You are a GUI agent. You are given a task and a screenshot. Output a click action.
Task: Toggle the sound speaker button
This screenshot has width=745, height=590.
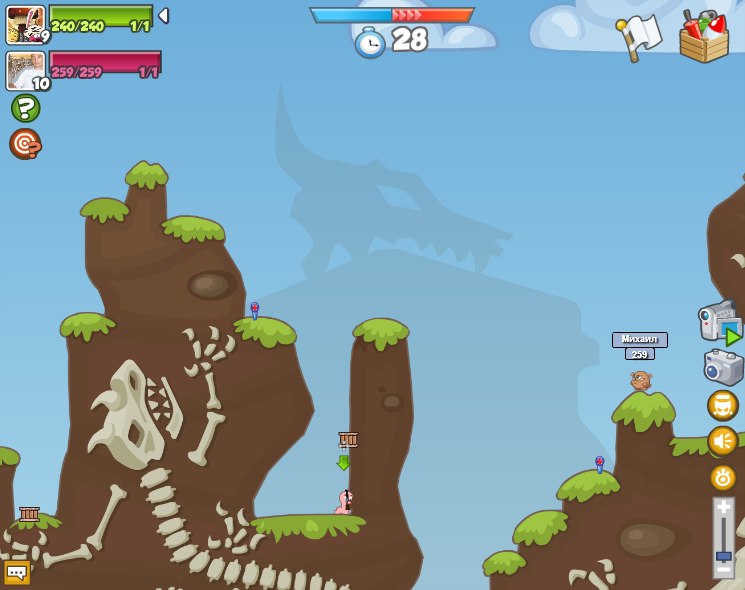pos(722,441)
